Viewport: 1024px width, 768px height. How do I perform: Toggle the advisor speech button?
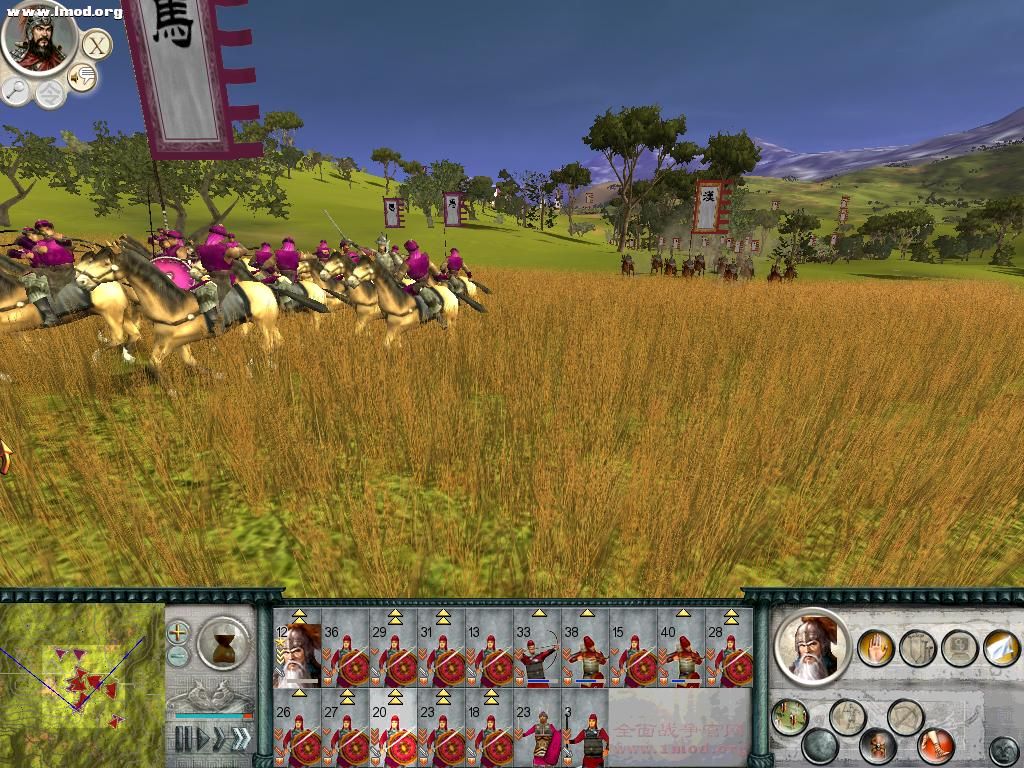(x=82, y=77)
